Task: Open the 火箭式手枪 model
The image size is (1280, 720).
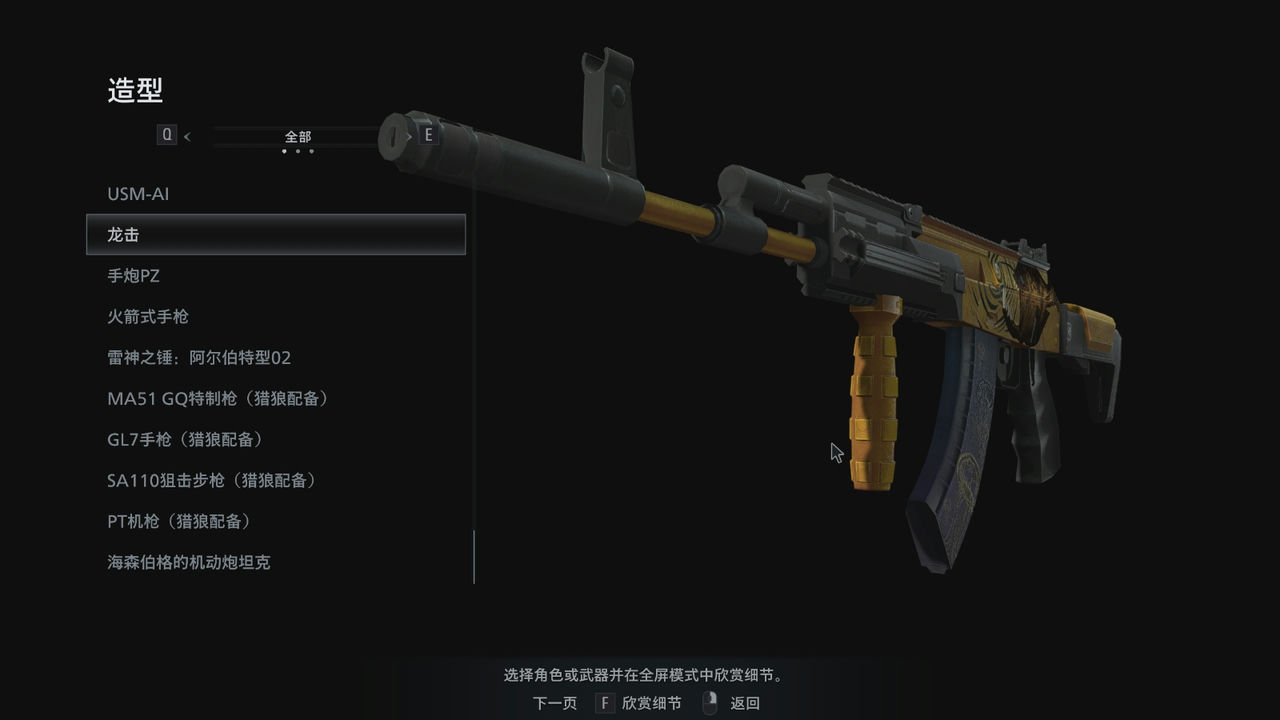Action: (148, 317)
